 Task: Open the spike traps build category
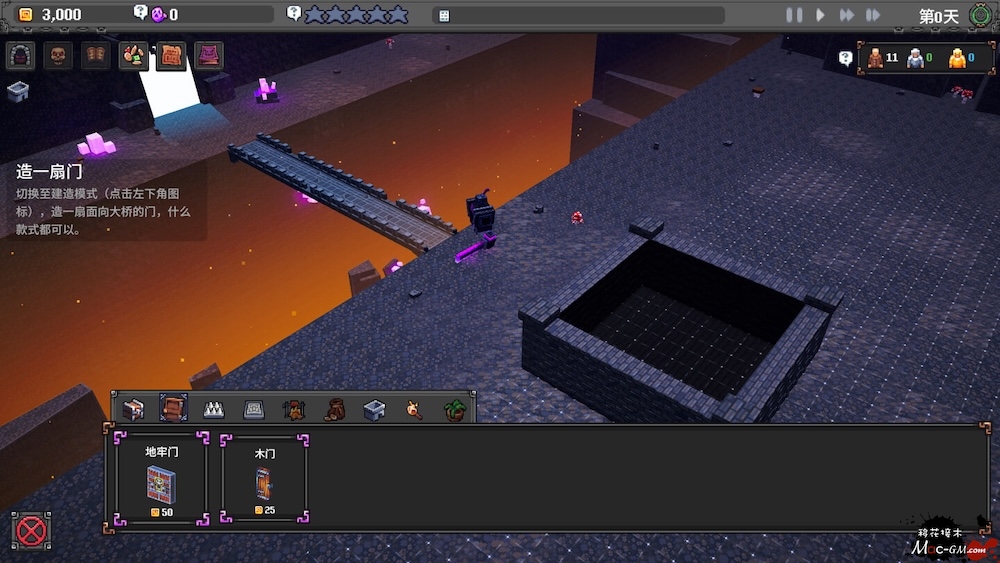click(214, 409)
